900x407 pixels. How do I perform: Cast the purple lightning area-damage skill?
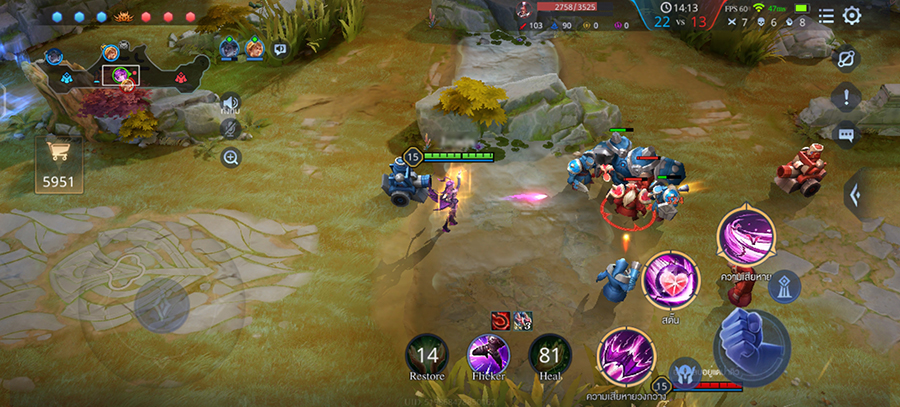[x=627, y=357]
